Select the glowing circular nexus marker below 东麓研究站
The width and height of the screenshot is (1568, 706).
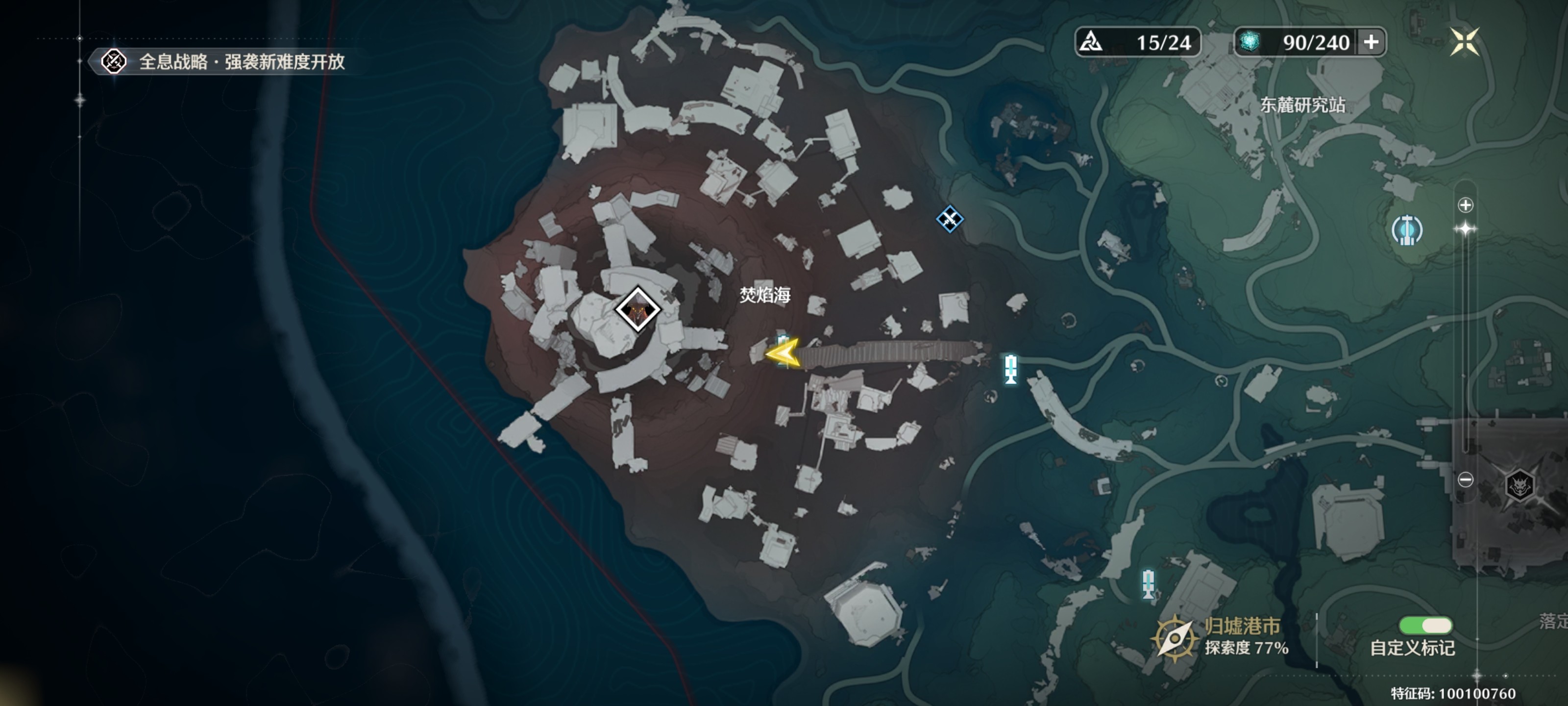[1407, 230]
